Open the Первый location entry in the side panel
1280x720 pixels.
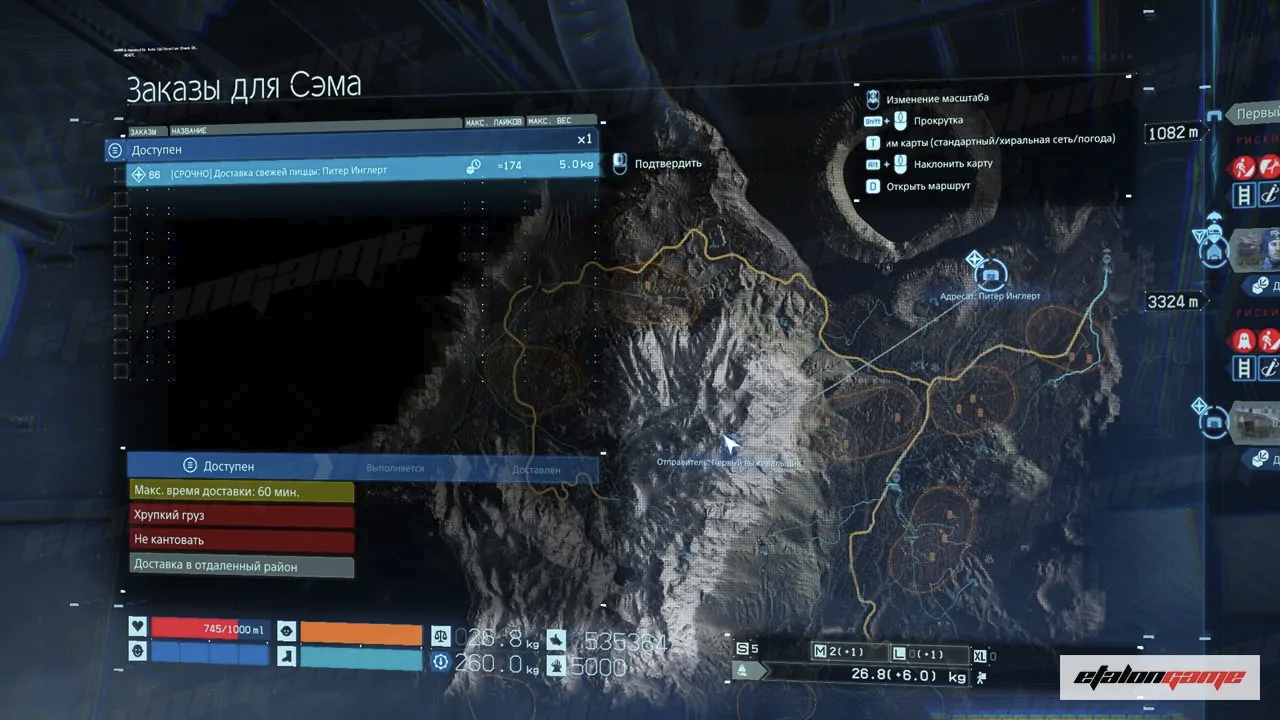(x=1255, y=114)
